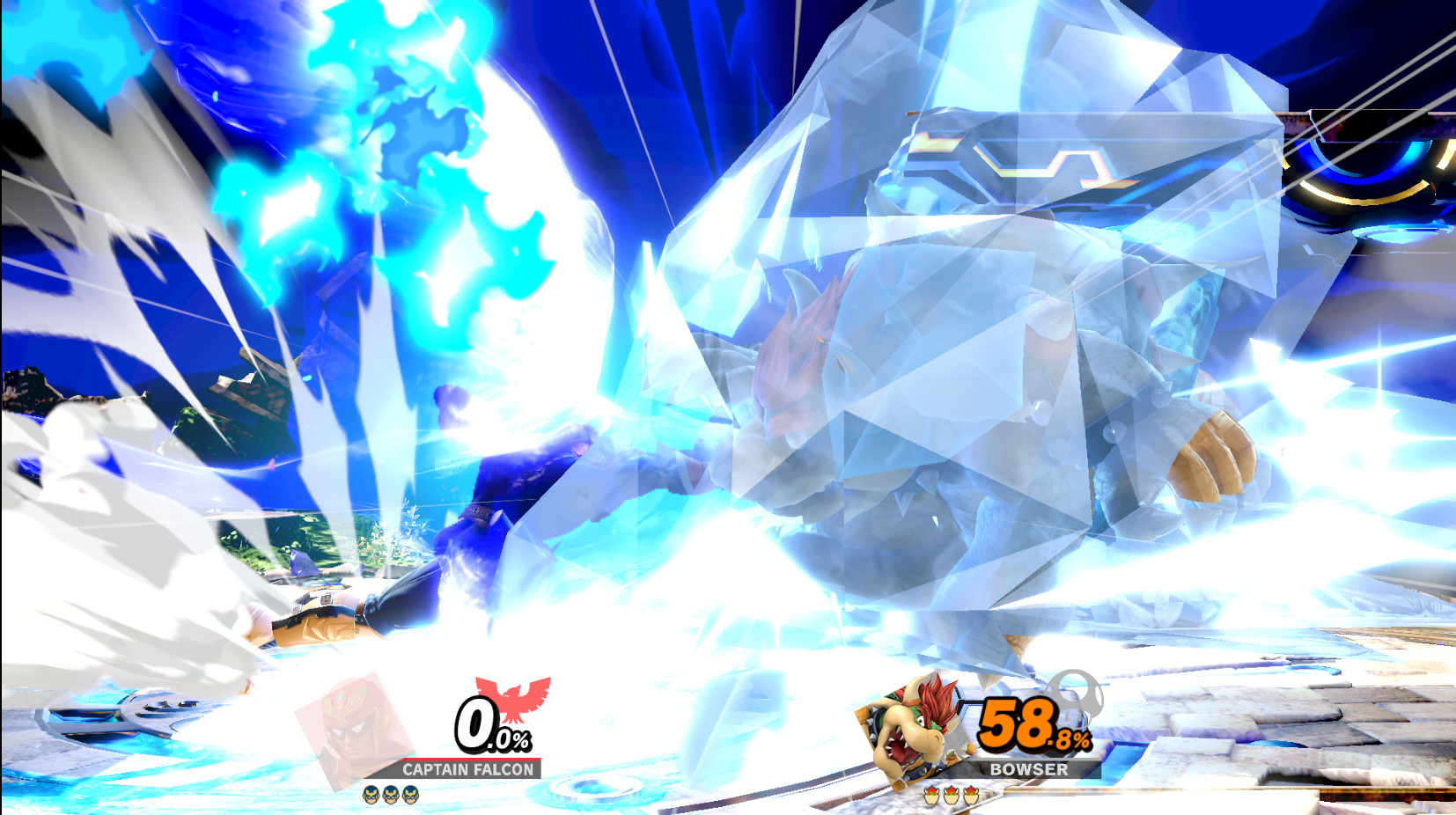Click the BOWSER name banner

(x=1027, y=769)
